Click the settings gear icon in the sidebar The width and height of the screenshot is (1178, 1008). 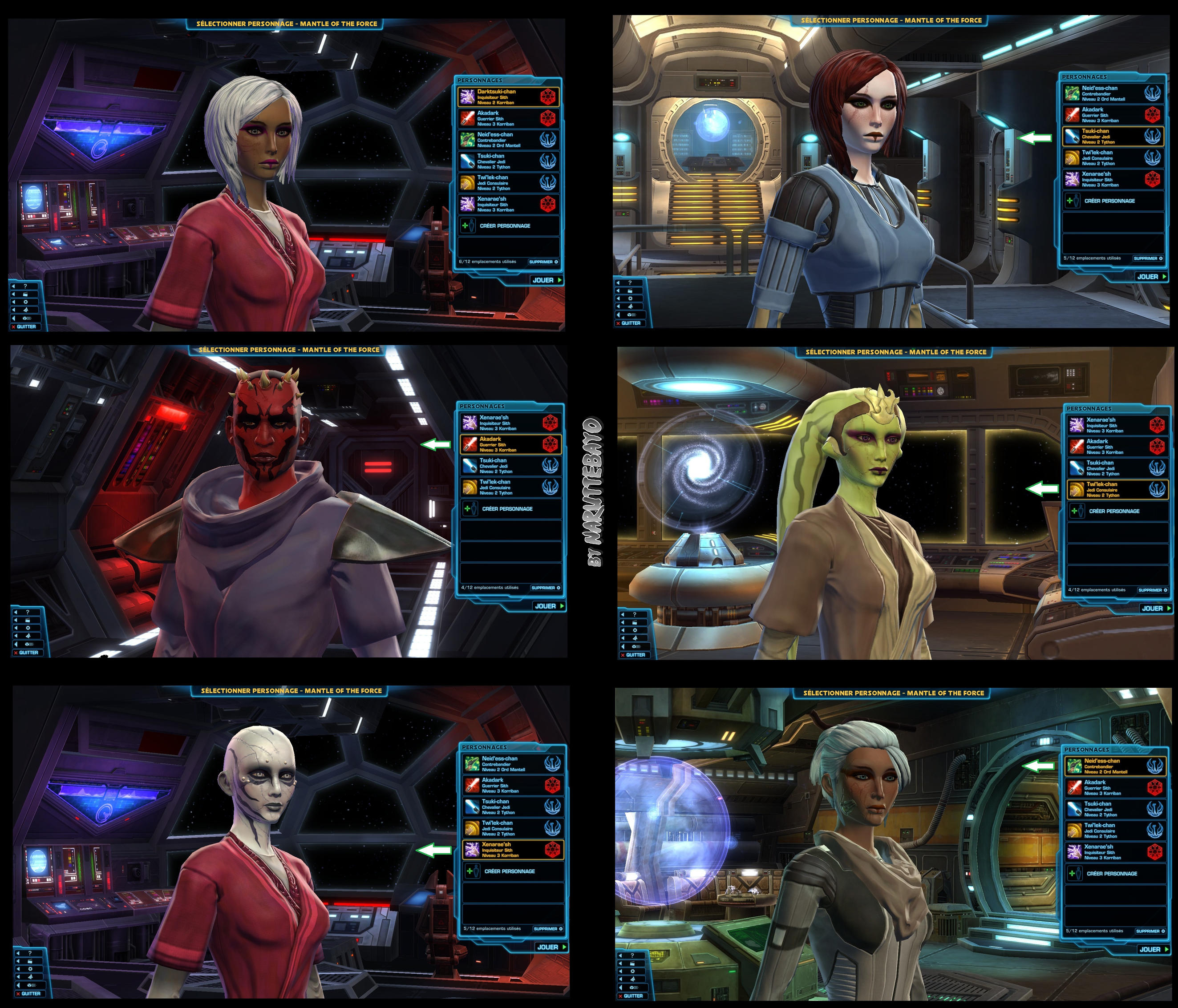pyautogui.click(x=26, y=302)
